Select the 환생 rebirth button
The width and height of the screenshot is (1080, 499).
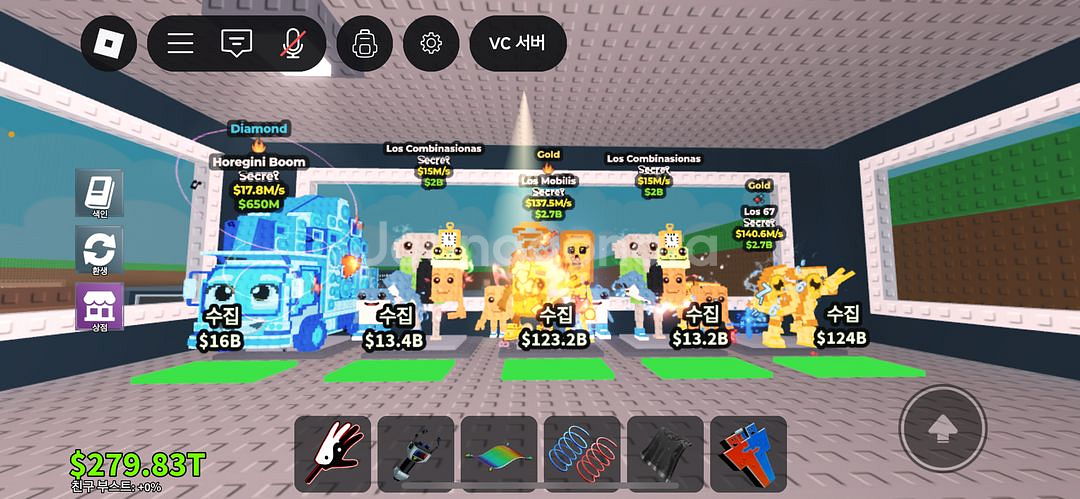click(x=100, y=250)
